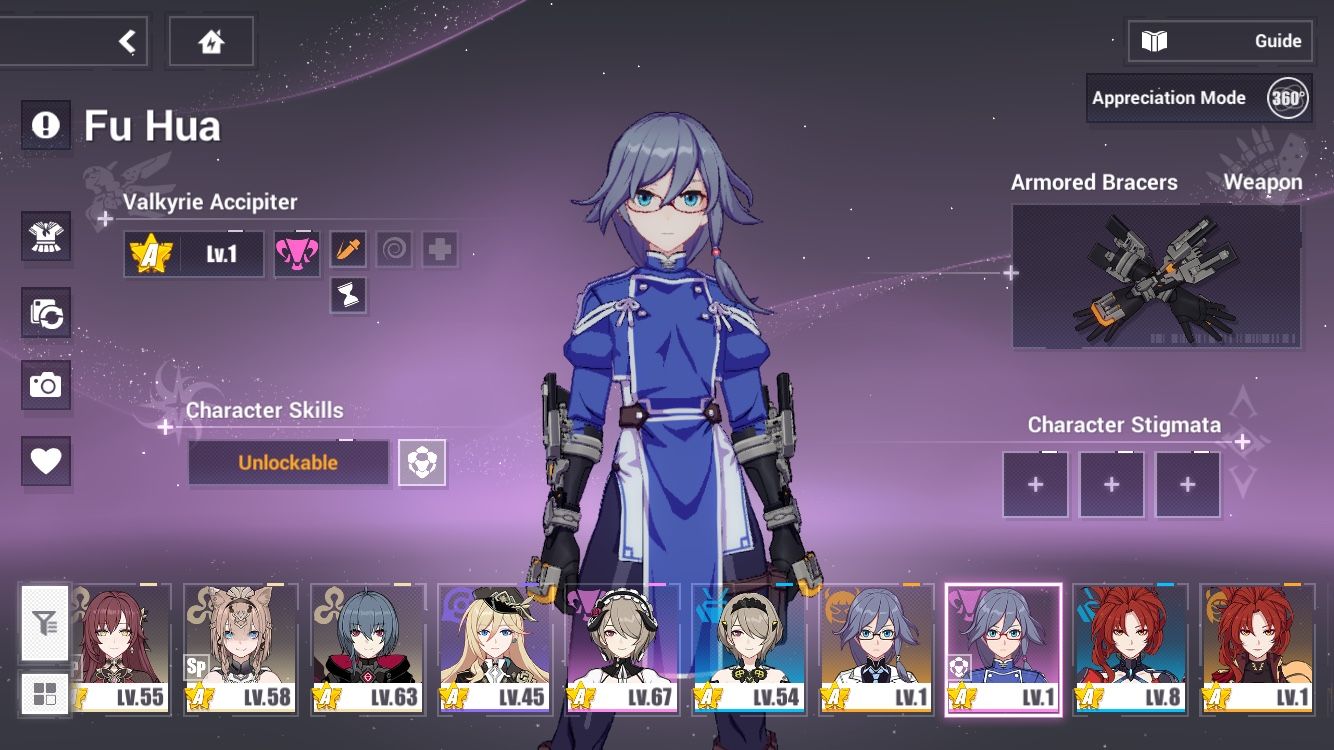The width and height of the screenshot is (1334, 750).
Task: Toggle Appreciation Mode with the 360 button
Action: tap(1286, 97)
